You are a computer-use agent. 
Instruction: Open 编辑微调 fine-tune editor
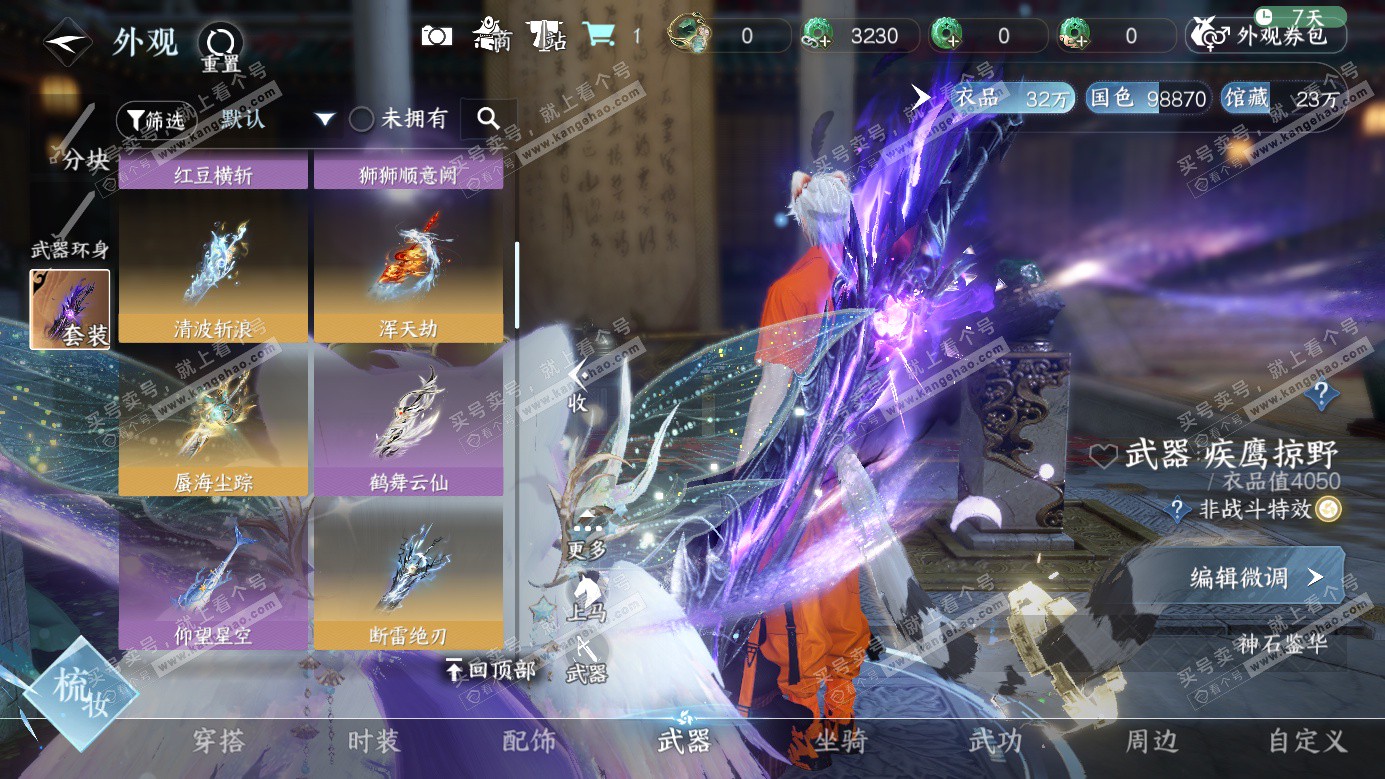(1257, 577)
